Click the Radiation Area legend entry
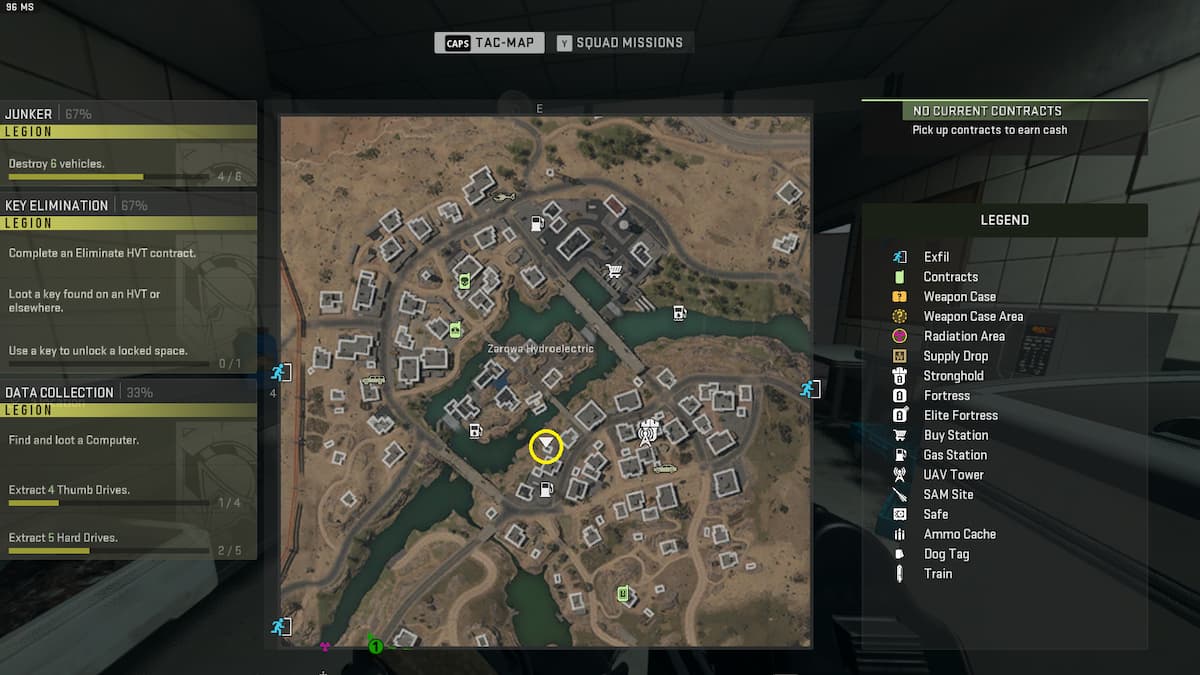 (x=963, y=336)
